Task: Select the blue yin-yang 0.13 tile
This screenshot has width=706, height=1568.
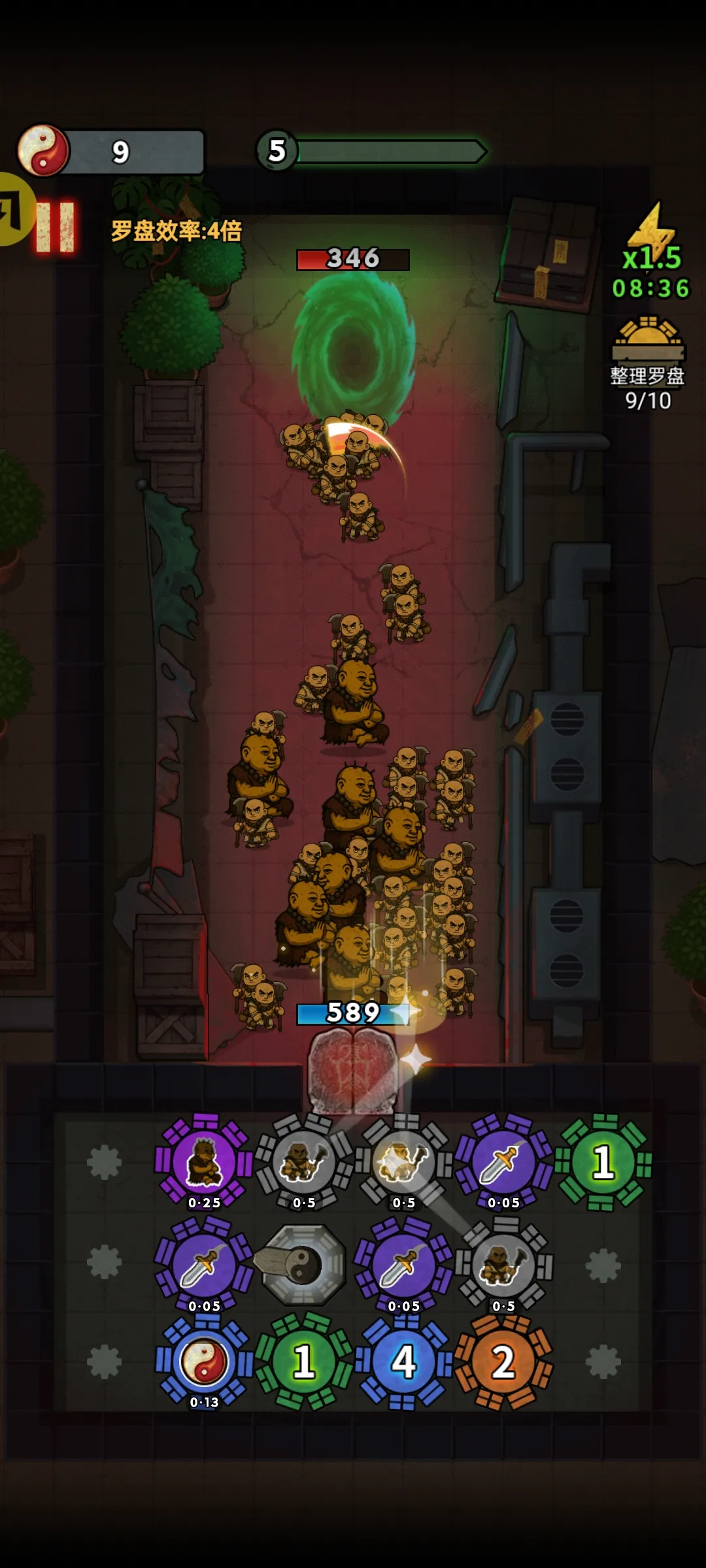Action: pyautogui.click(x=204, y=1362)
